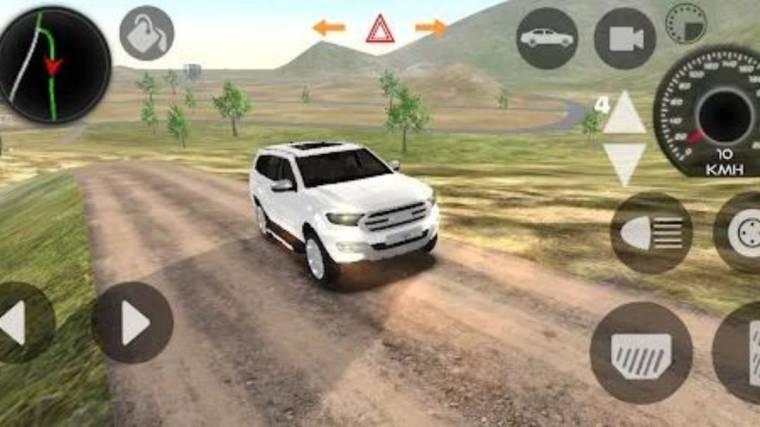760x427 pixels.
Task: Toggle the hazard warning triangle
Action: pos(380,29)
